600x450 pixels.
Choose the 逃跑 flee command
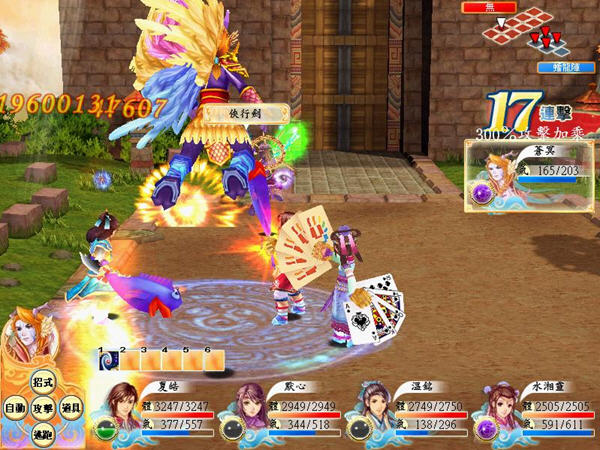(x=42, y=435)
